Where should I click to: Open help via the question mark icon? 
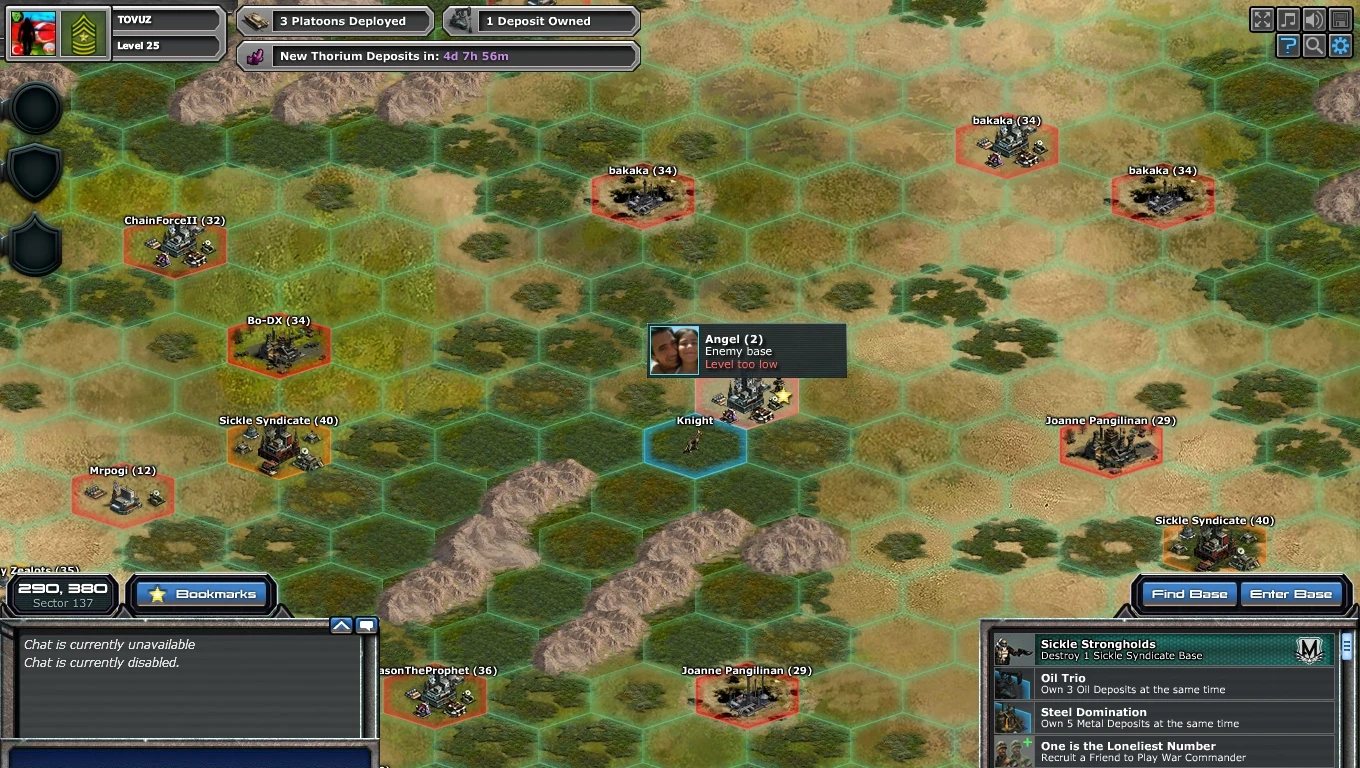1288,45
